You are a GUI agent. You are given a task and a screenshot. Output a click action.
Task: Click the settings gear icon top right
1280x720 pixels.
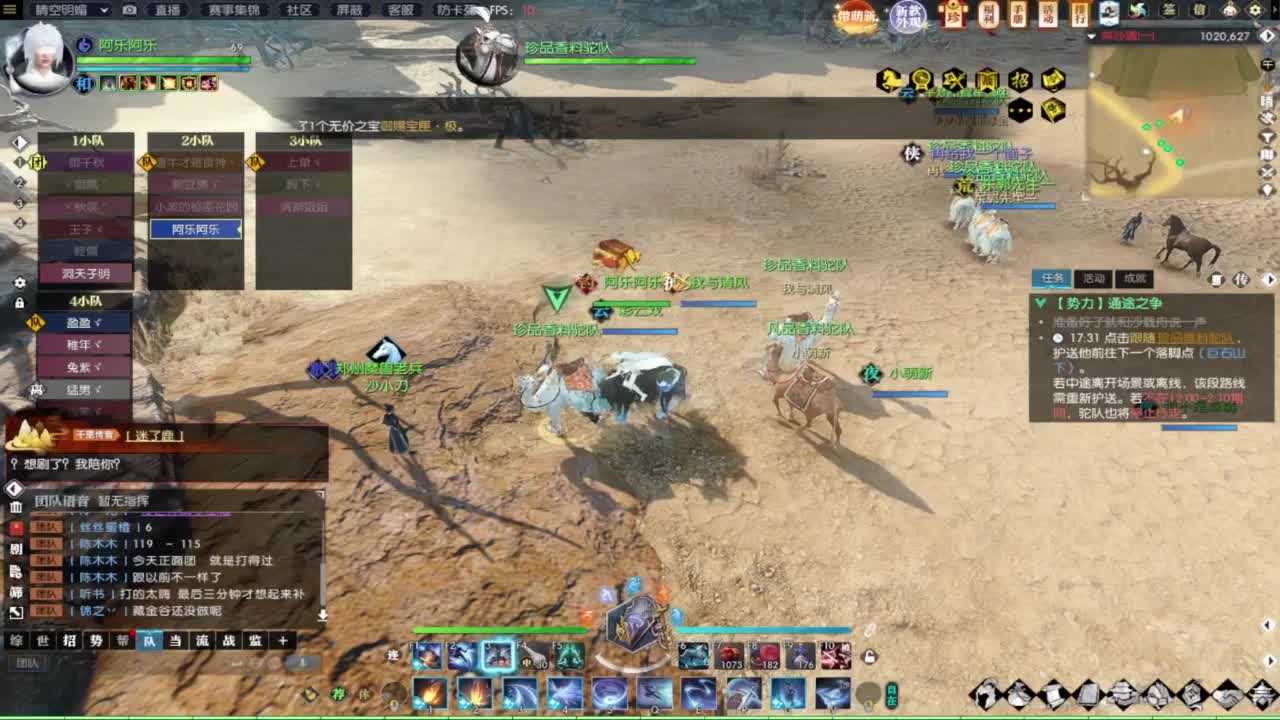[1255, 9]
